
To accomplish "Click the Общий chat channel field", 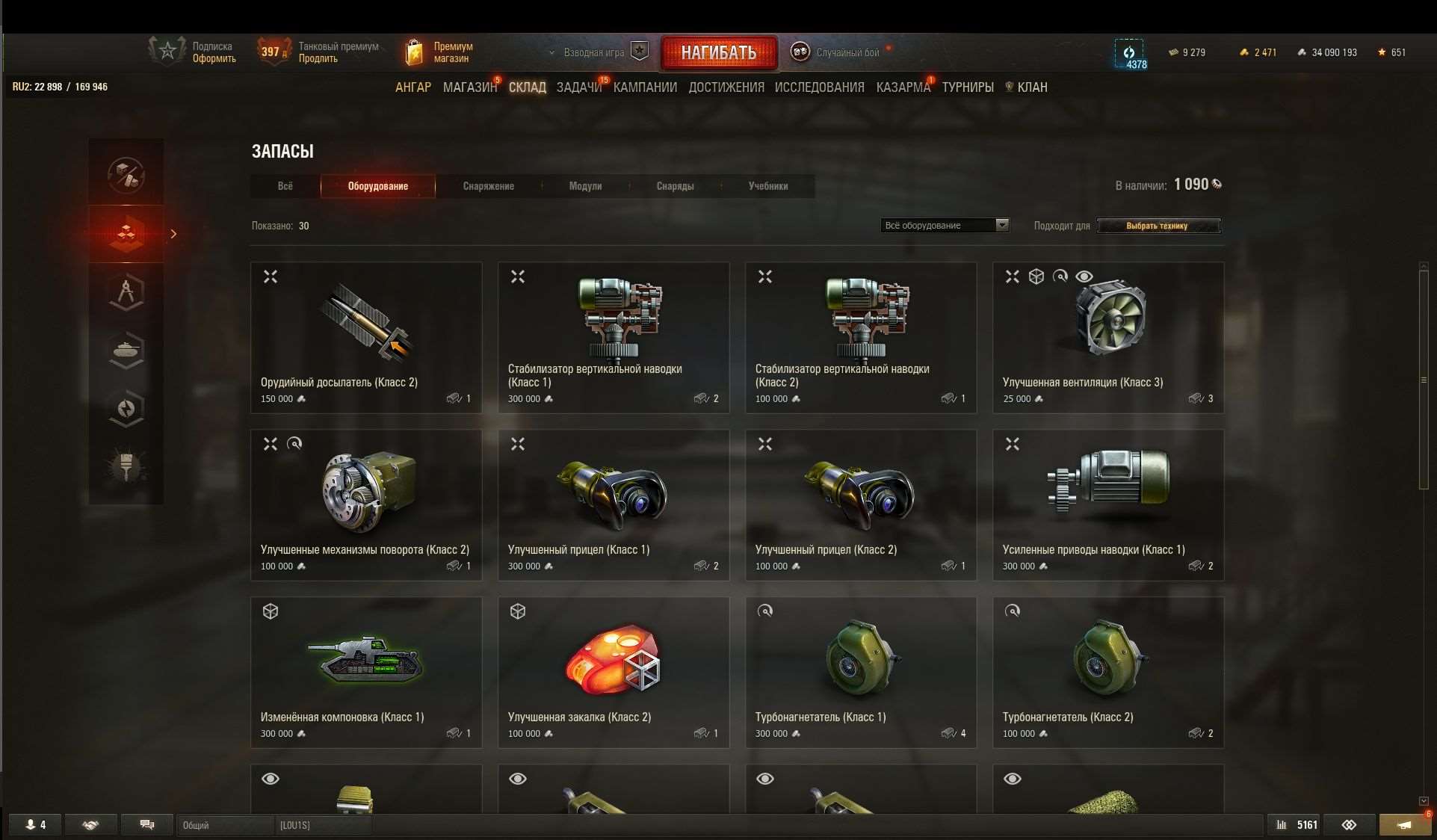I will (224, 825).
